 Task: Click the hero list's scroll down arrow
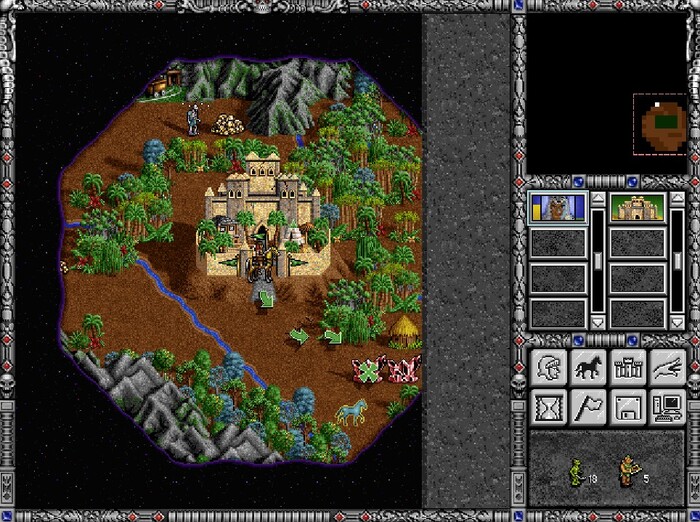(597, 322)
